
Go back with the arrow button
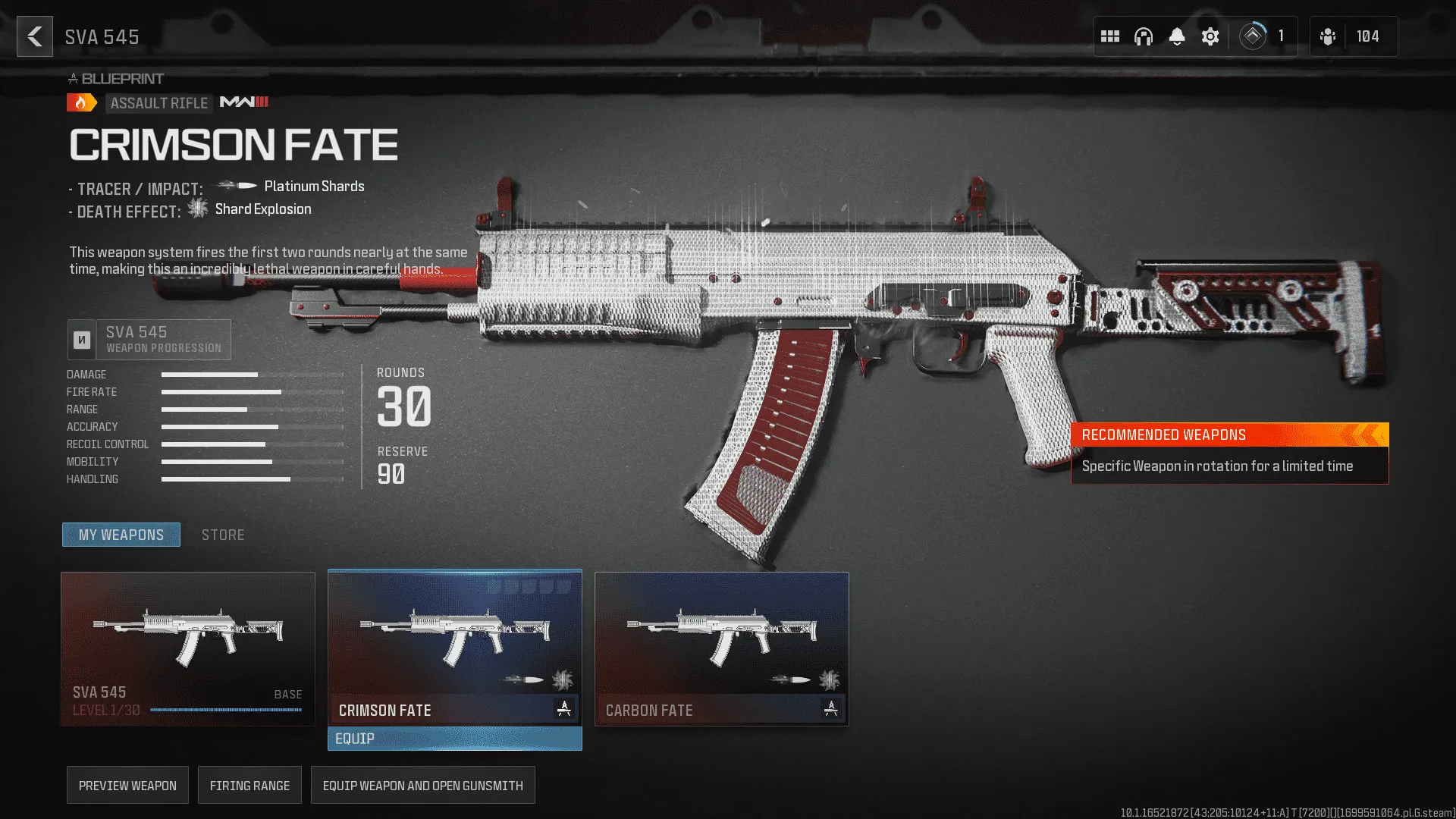pyautogui.click(x=35, y=36)
